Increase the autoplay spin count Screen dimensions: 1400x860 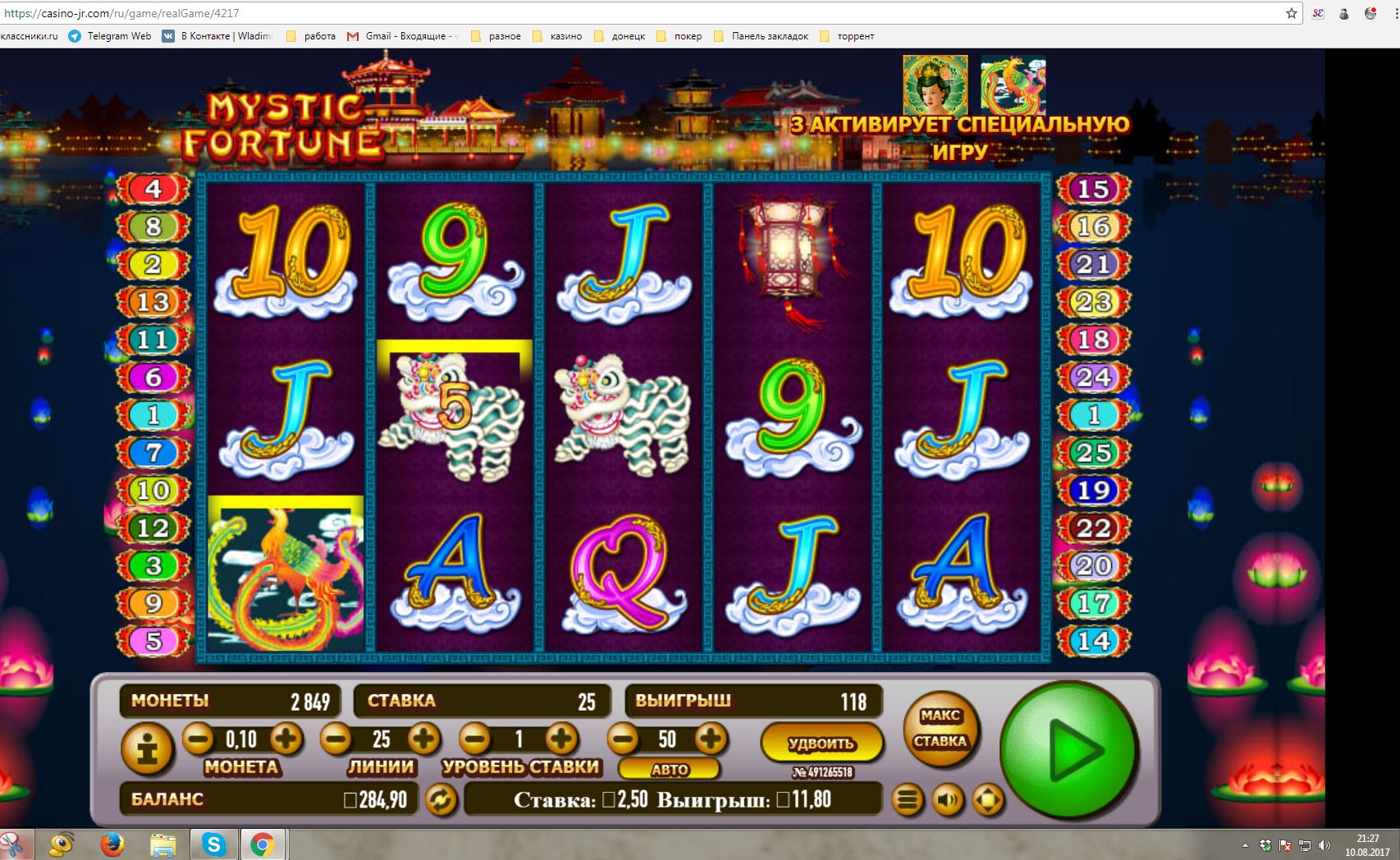(x=711, y=739)
